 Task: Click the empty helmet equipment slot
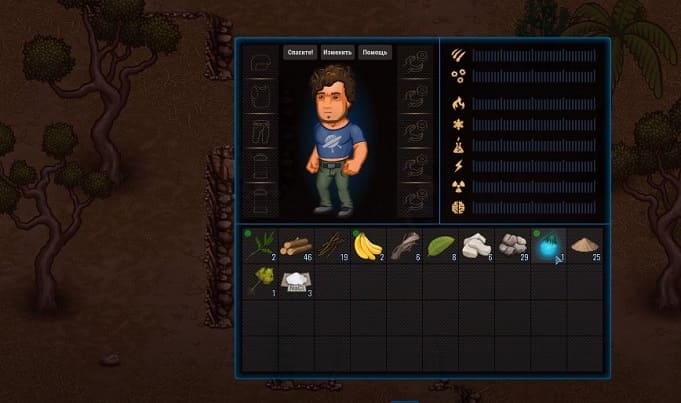261,63
